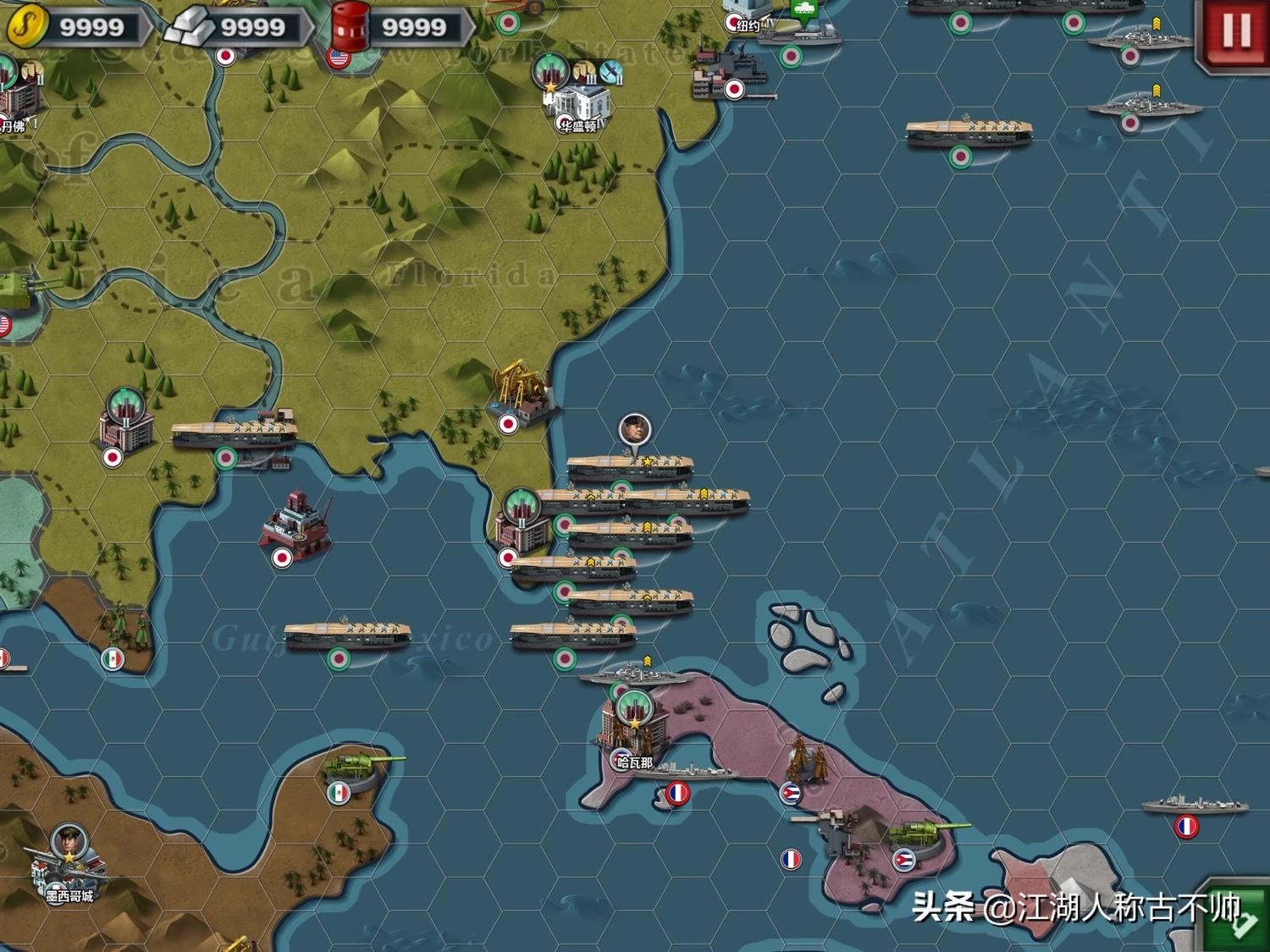
Task: Select the Cuban green field cannon
Action: (x=923, y=834)
